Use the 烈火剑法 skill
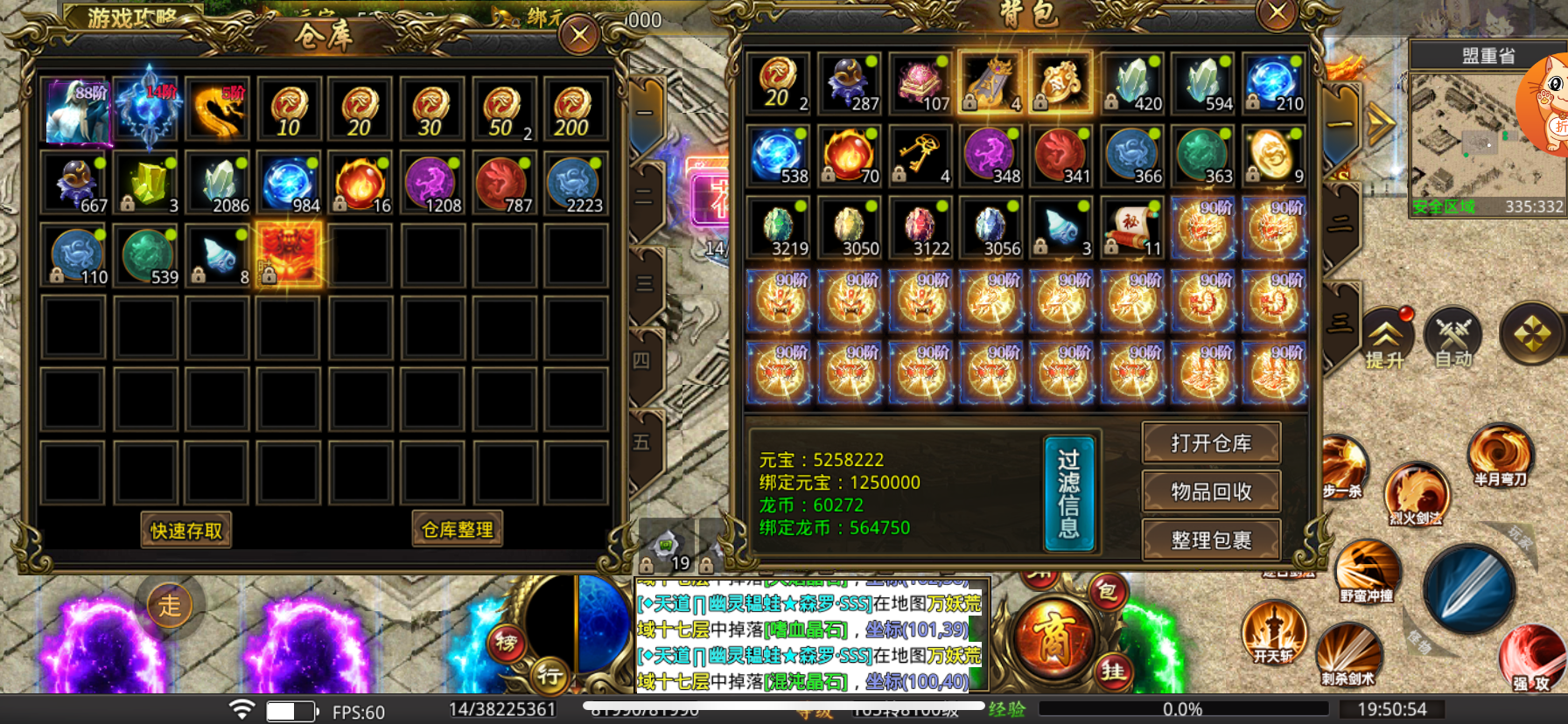This screenshot has width=1568, height=724. 1416,494
